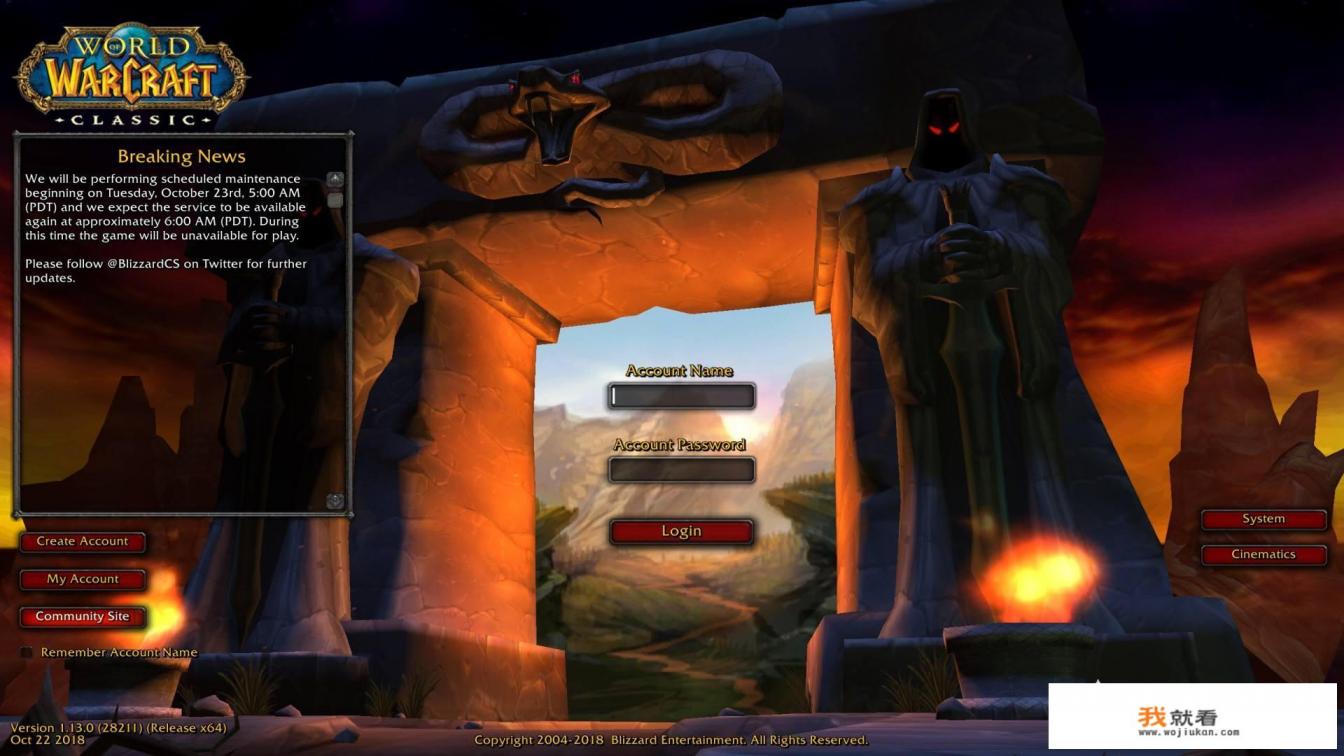
Task: Click Breaking News scroll-down arrow
Action: 335,501
